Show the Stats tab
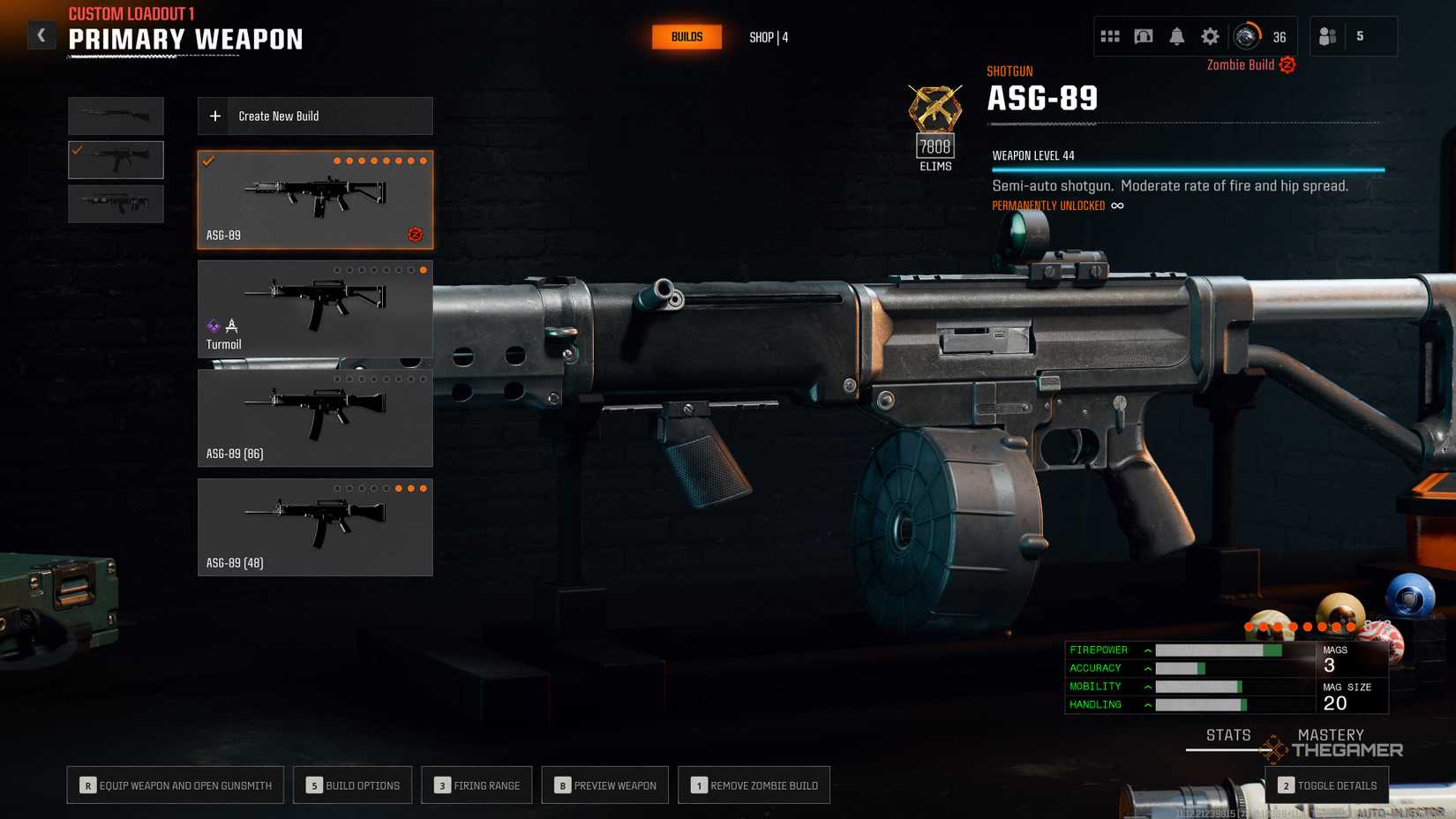1456x819 pixels. point(1228,735)
